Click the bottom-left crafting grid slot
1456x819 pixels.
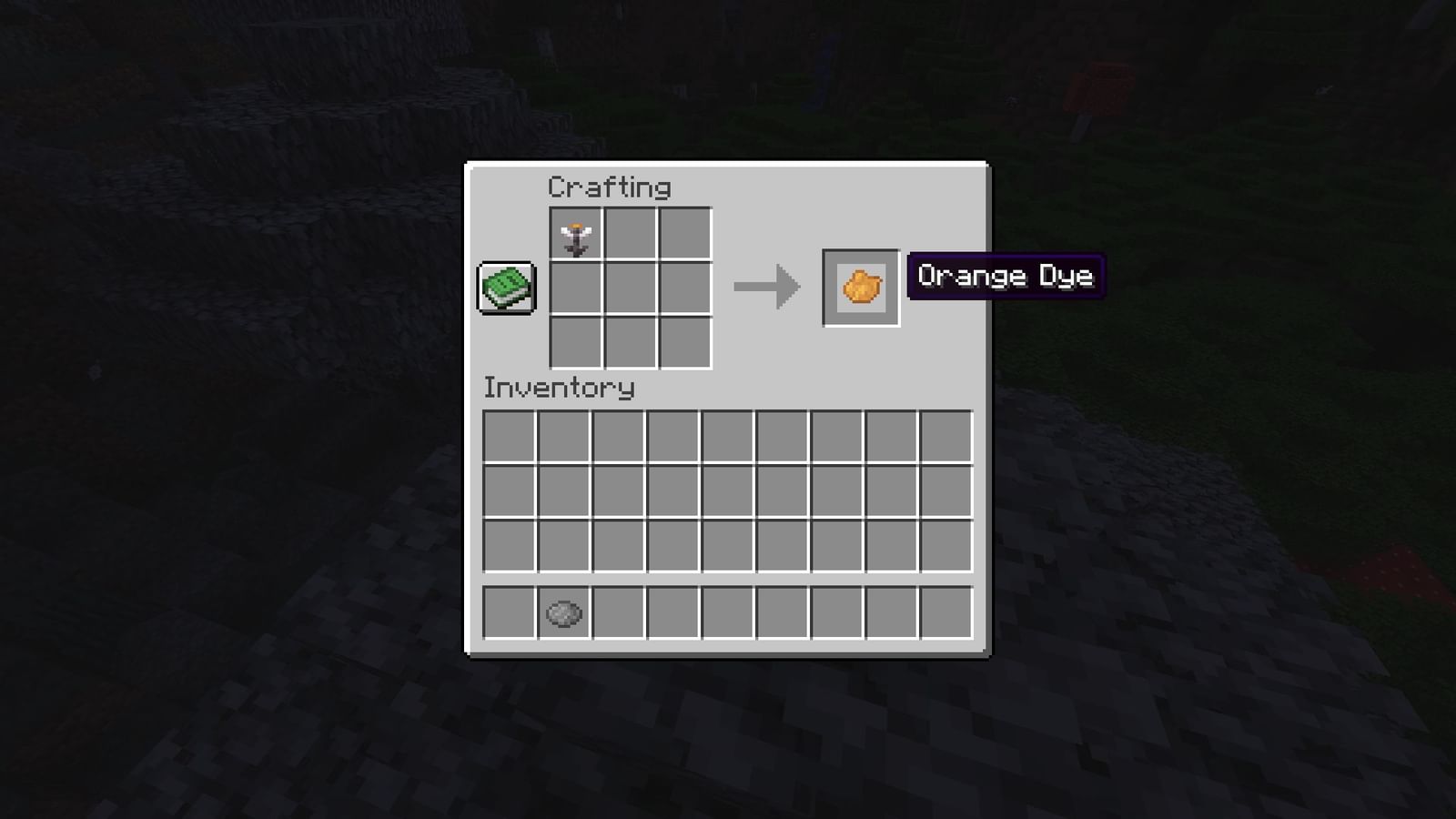pyautogui.click(x=575, y=340)
